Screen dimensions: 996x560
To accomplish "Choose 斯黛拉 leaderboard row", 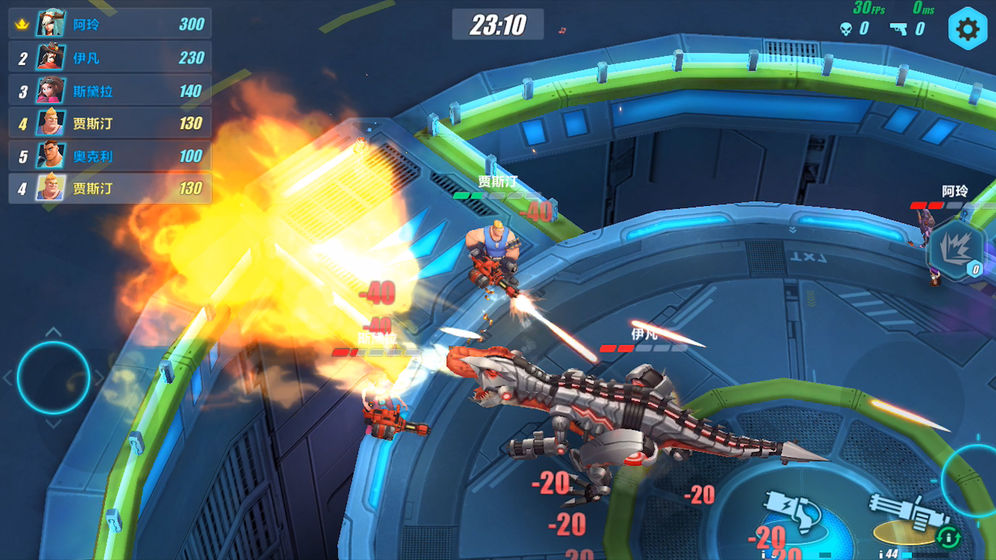I will pyautogui.click(x=110, y=90).
